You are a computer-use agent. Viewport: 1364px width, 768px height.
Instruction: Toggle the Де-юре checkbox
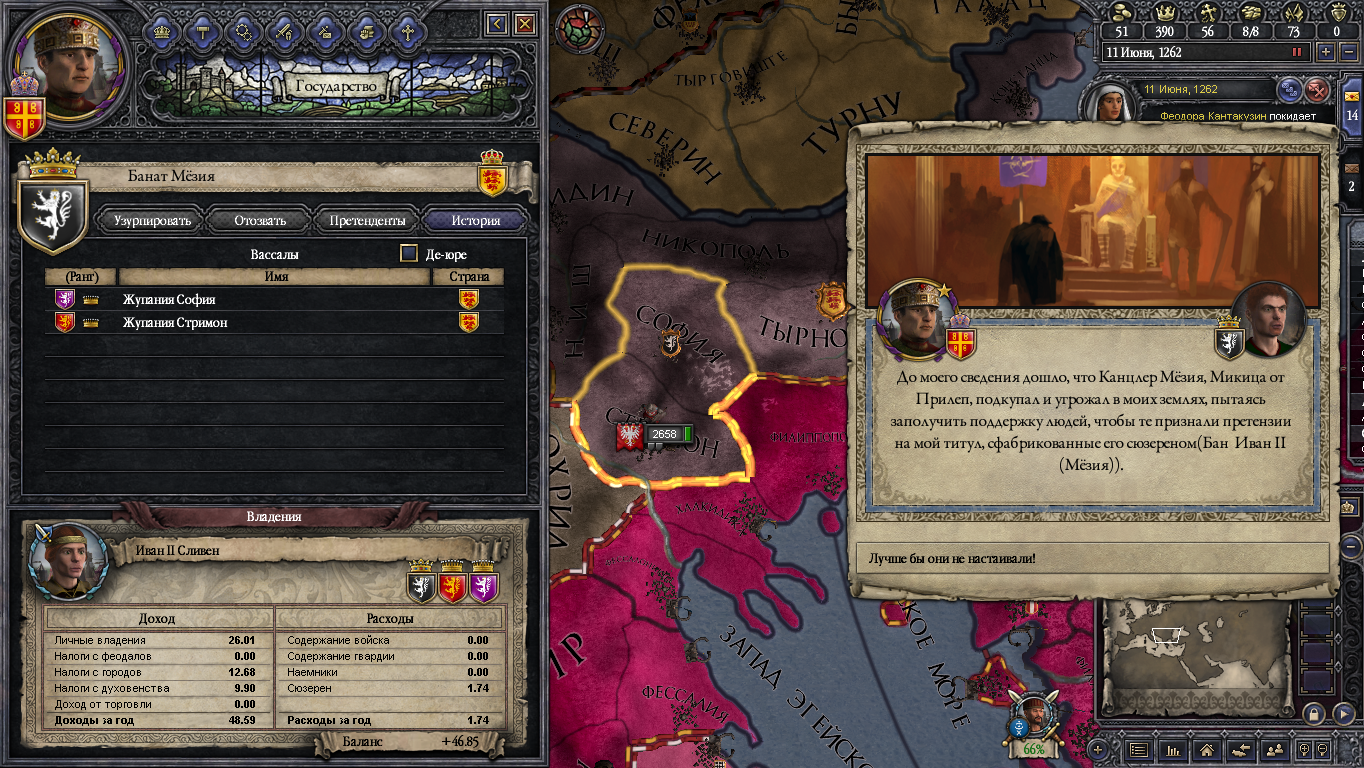(409, 254)
